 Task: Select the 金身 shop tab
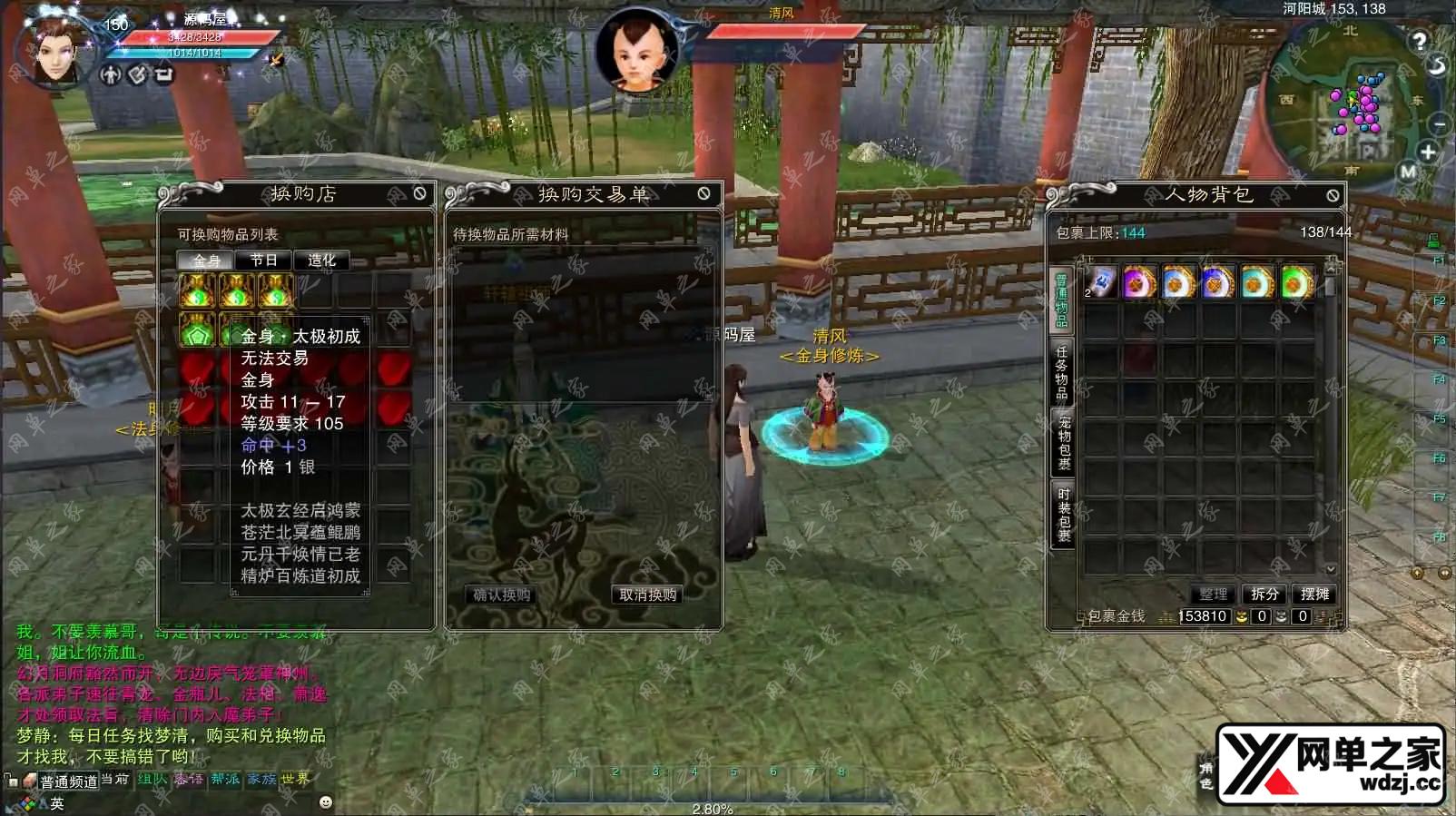[x=206, y=261]
